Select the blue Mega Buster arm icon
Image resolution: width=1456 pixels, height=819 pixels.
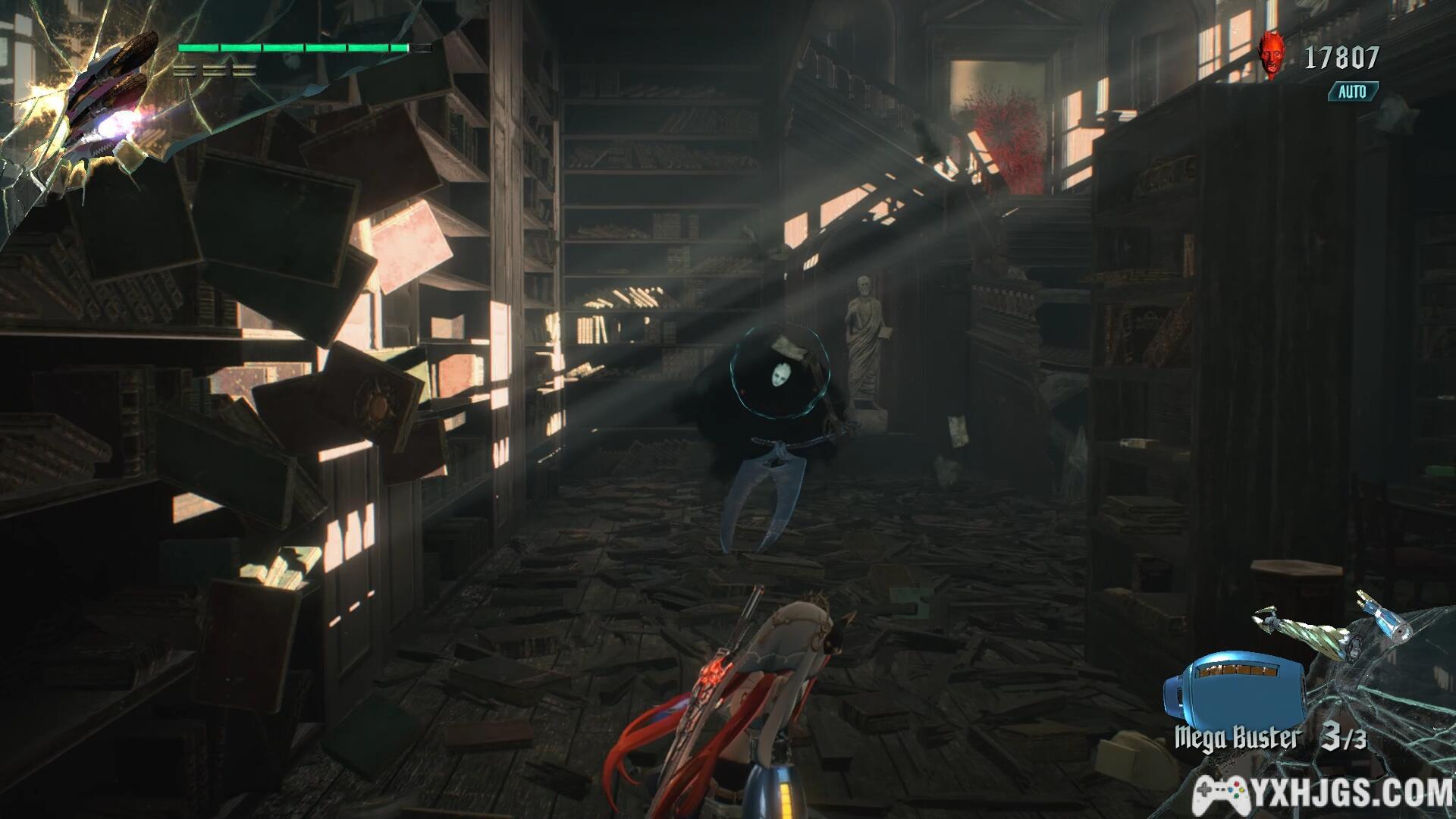pos(1233,686)
